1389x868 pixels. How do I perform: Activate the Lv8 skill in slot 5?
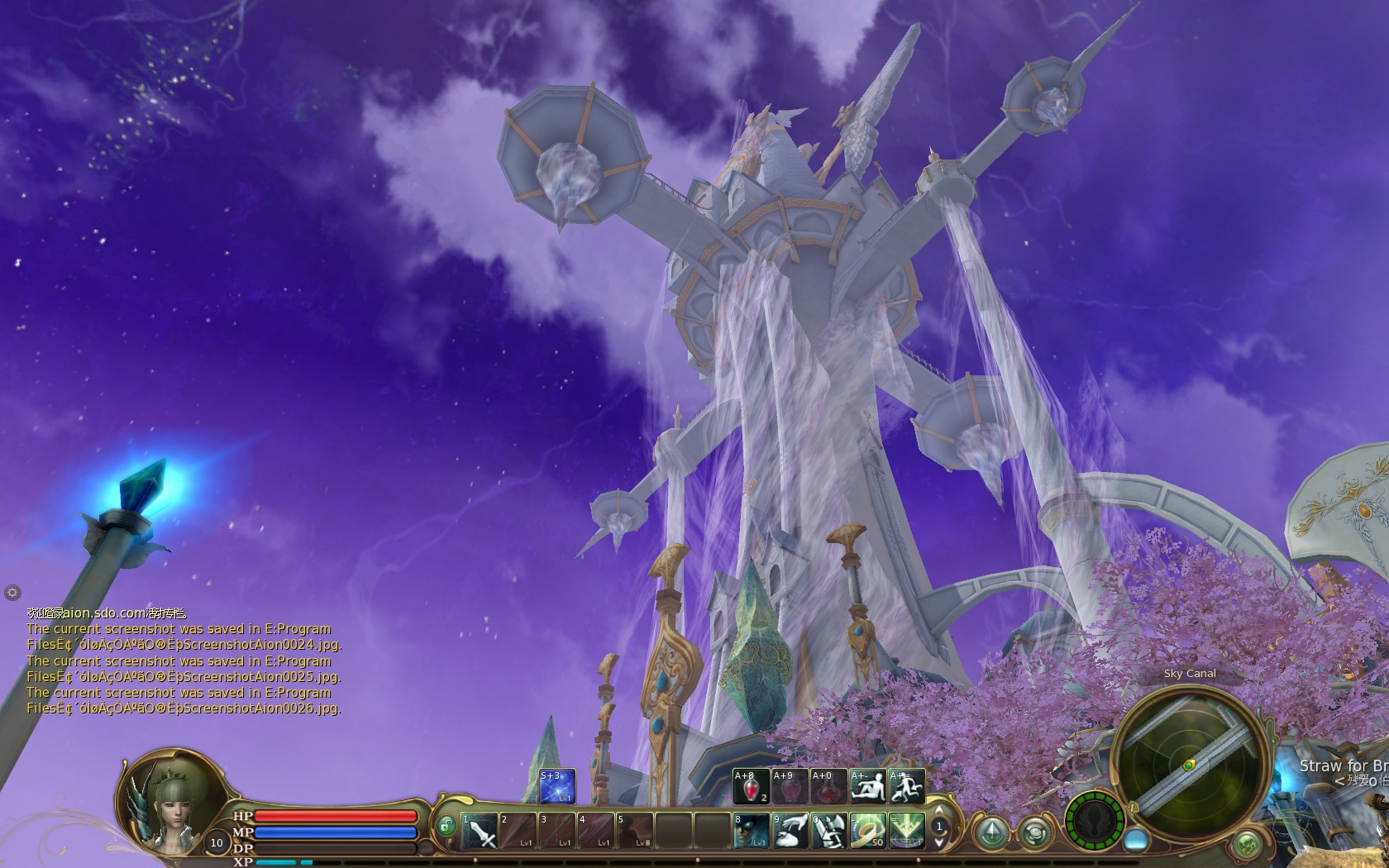(x=635, y=830)
